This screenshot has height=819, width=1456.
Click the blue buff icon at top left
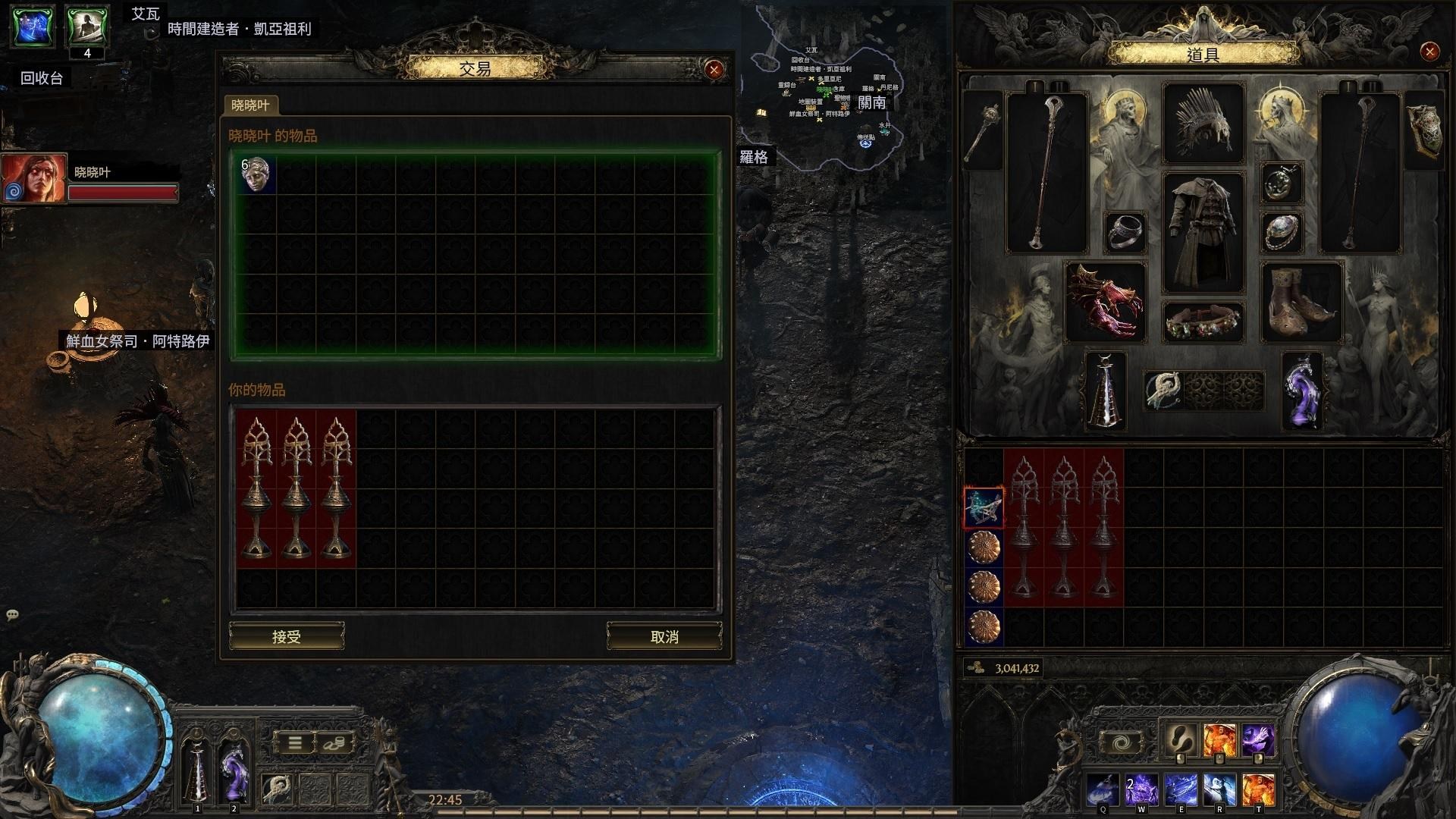pos(33,26)
